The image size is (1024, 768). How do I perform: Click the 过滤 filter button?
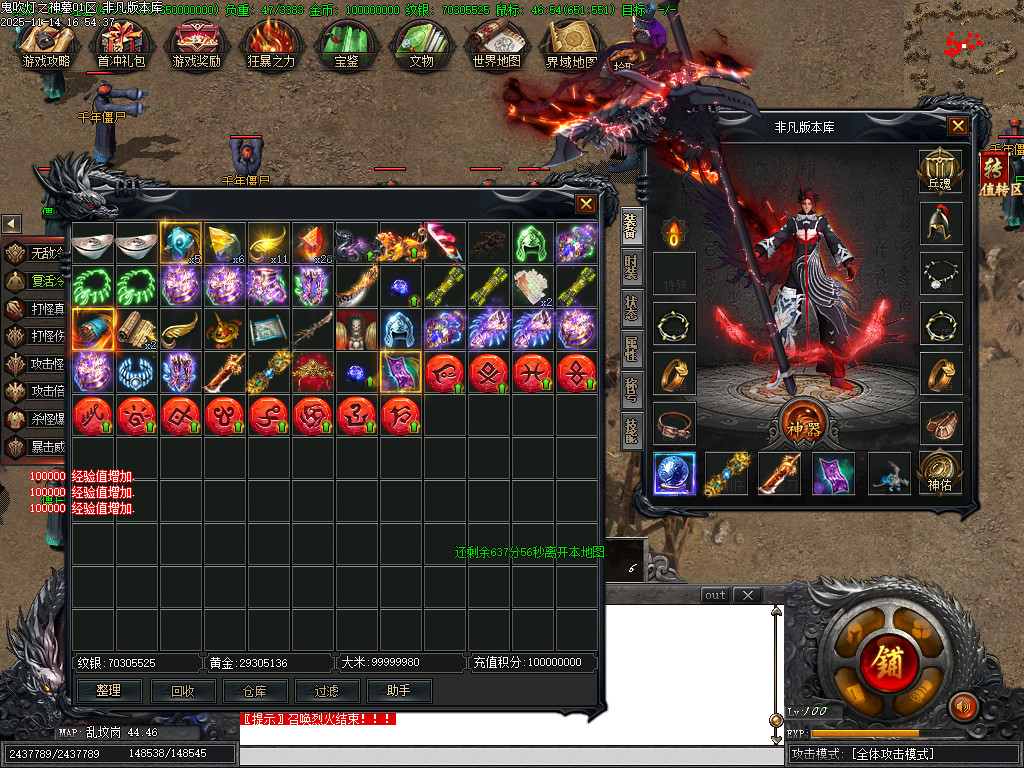pos(327,690)
